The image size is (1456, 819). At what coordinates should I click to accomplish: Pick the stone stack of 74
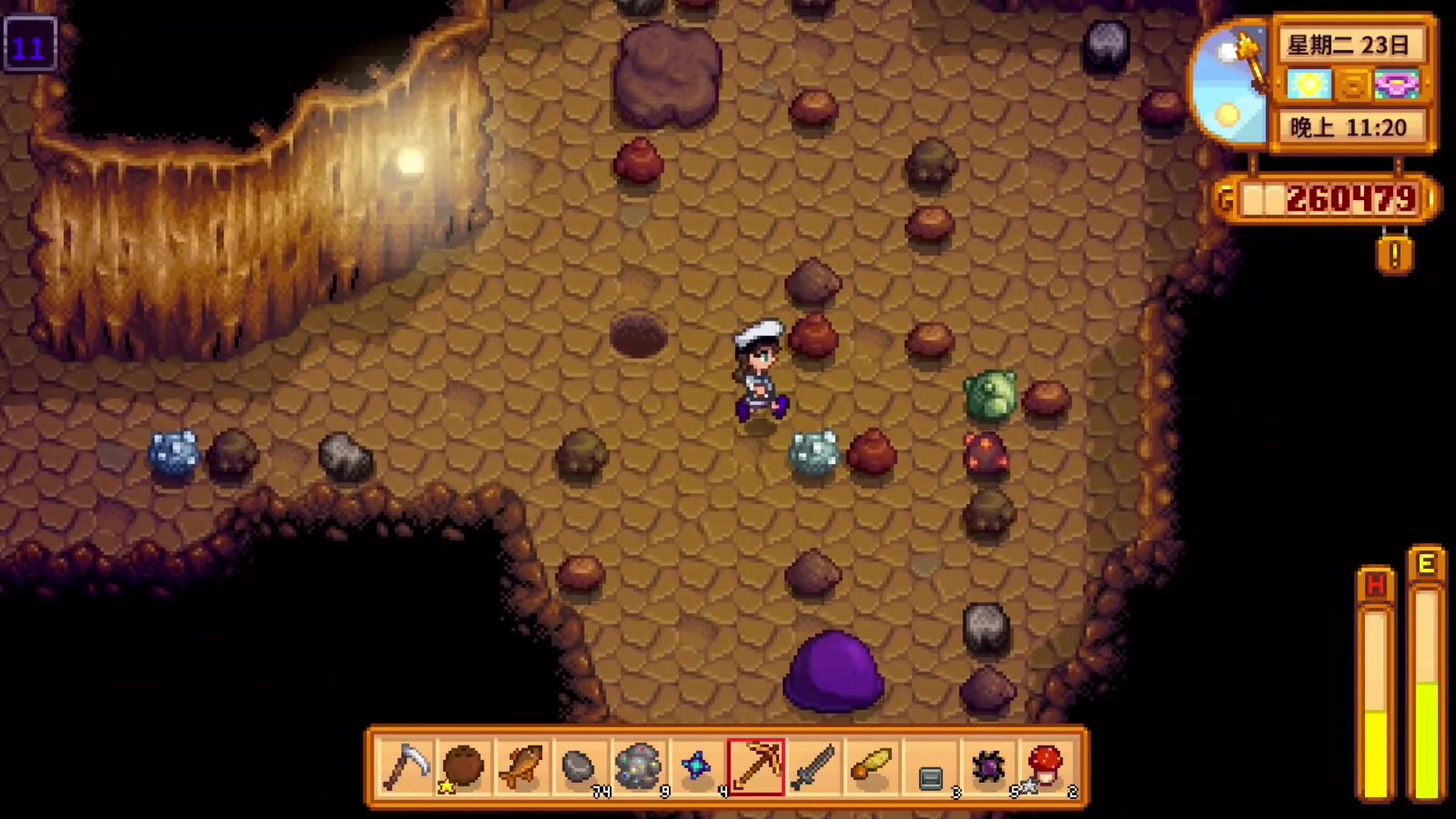[579, 767]
